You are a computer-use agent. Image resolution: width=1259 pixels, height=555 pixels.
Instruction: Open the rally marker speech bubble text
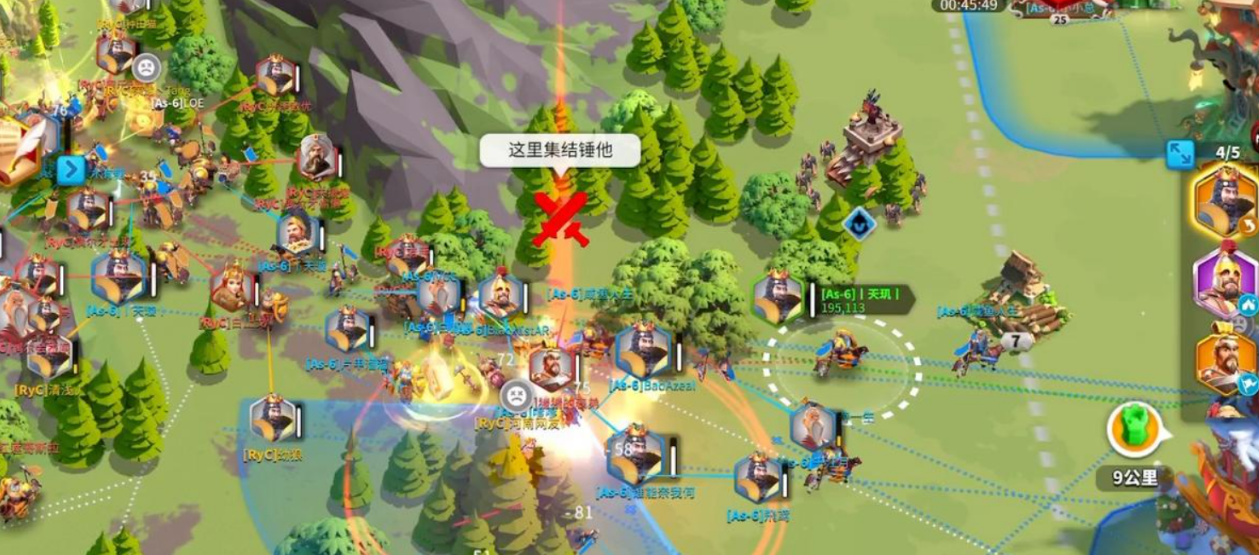(559, 151)
